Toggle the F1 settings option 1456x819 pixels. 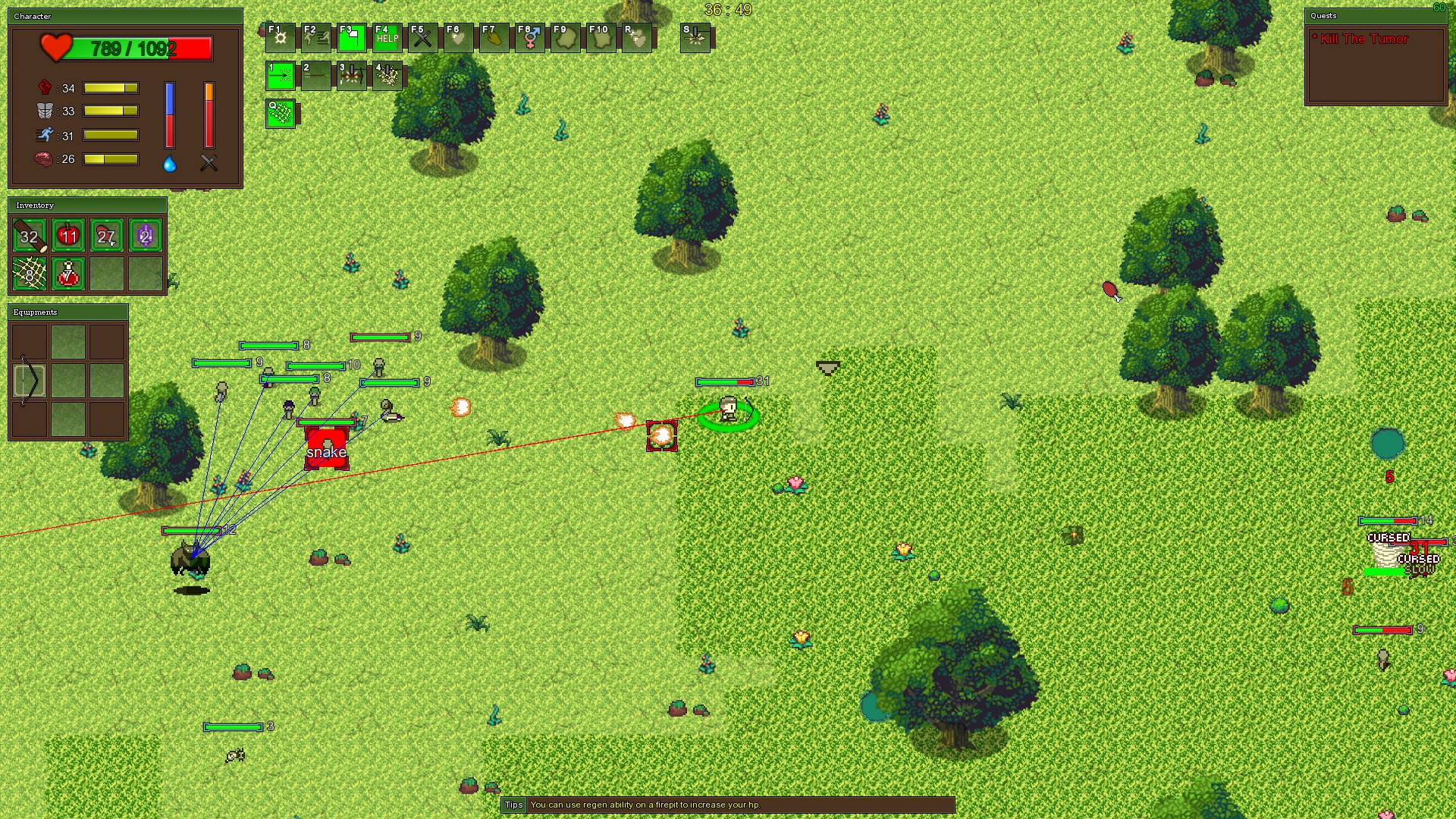pos(280,37)
